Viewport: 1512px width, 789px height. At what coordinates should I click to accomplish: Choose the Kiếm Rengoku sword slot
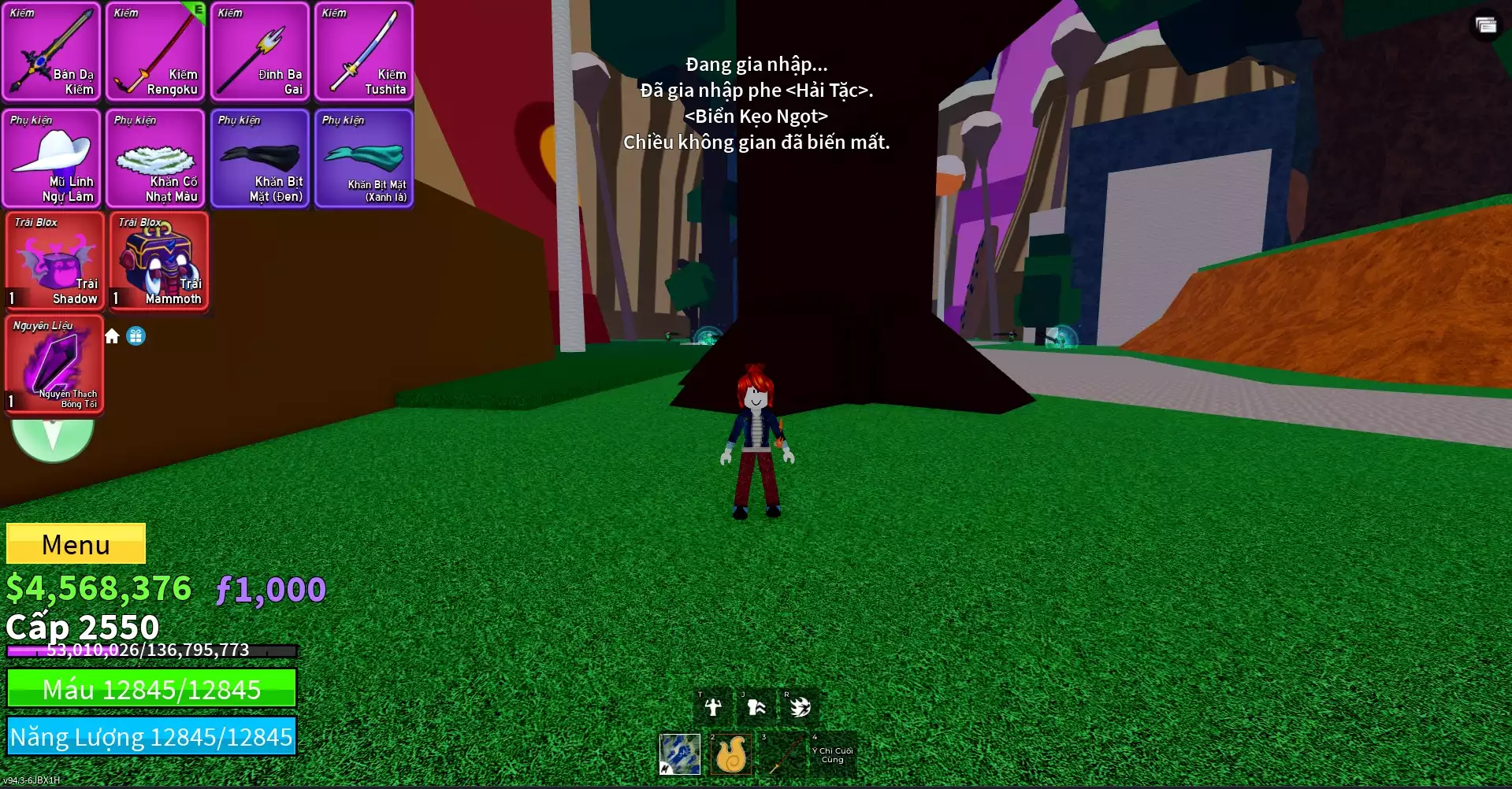(156, 52)
